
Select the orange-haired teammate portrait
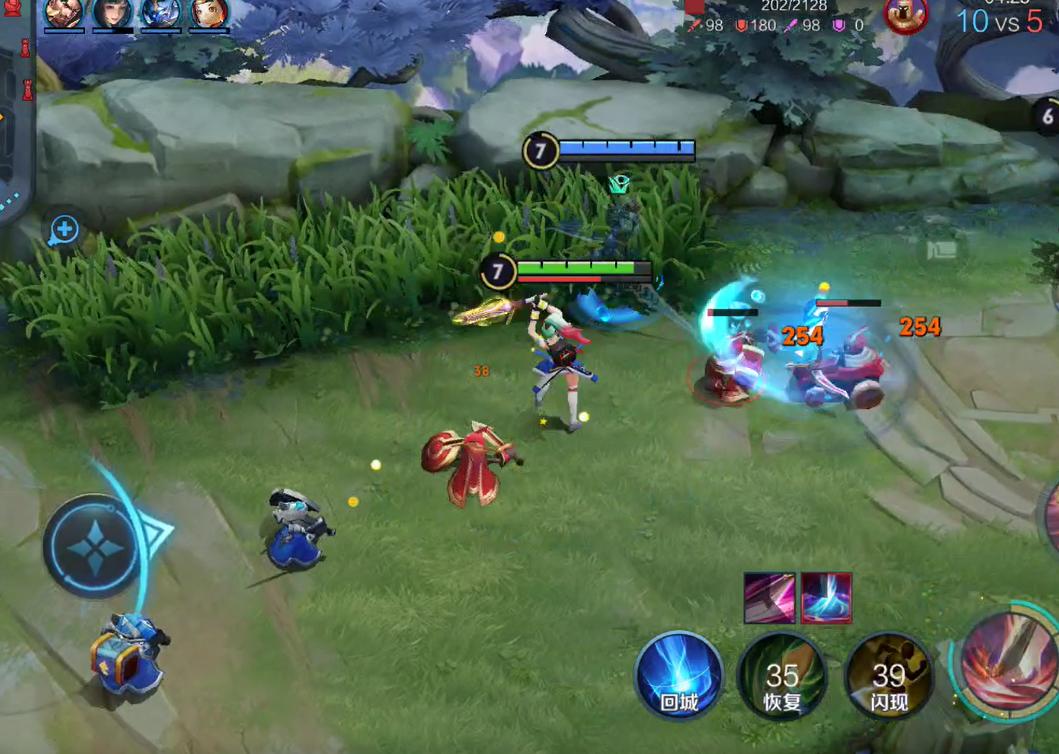209,14
